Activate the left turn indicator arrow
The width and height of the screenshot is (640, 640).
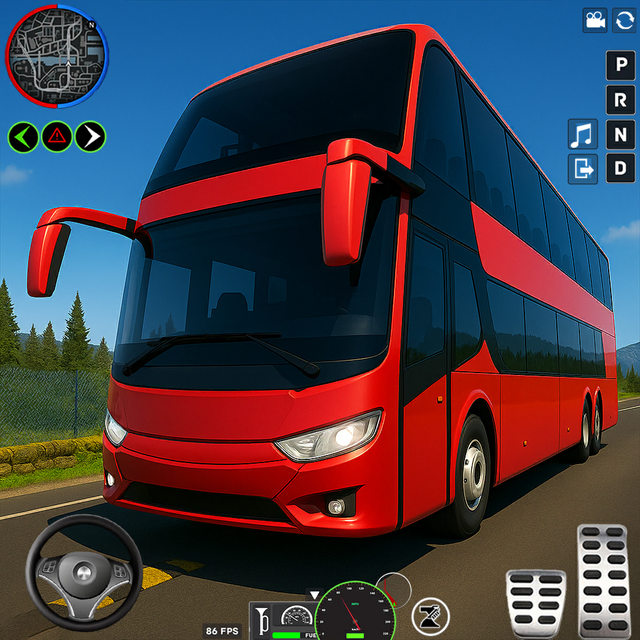click(x=24, y=135)
